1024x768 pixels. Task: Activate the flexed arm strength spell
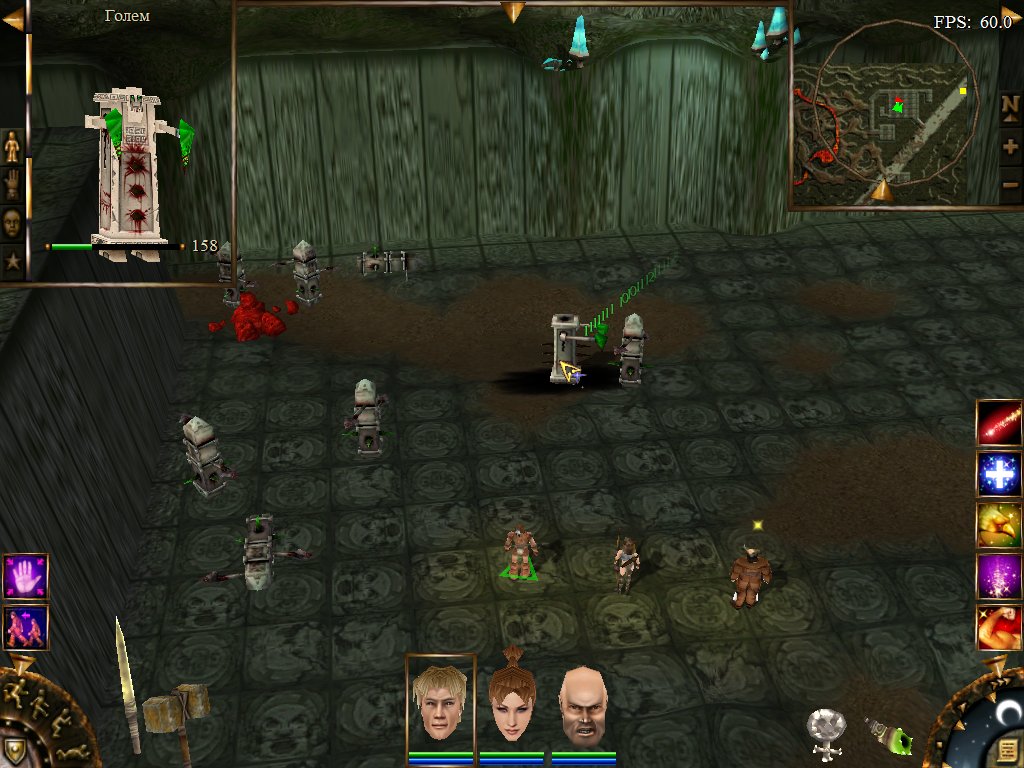(x=999, y=628)
